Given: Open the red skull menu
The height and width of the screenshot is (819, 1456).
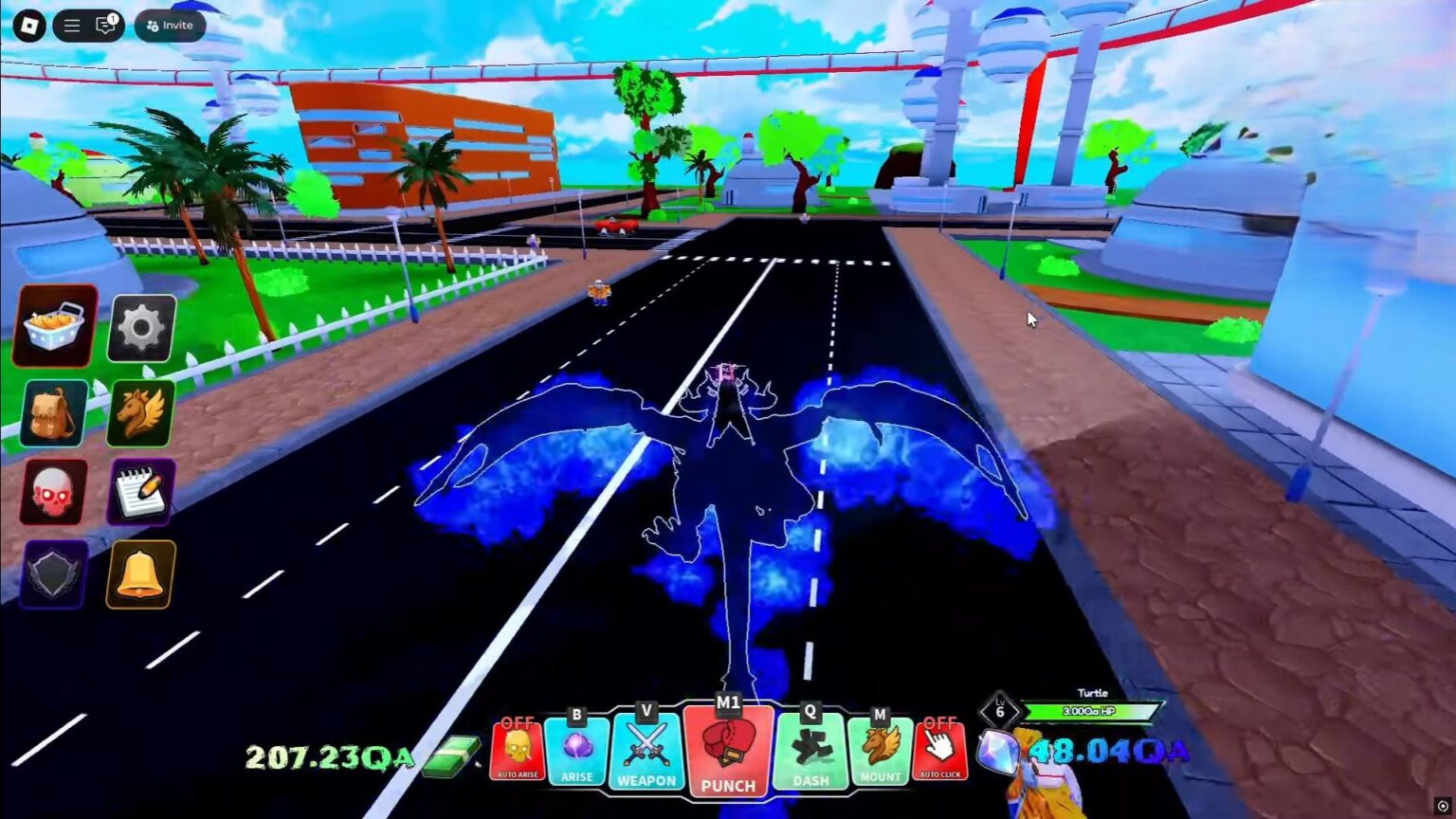Looking at the screenshot, I should pos(53,492).
